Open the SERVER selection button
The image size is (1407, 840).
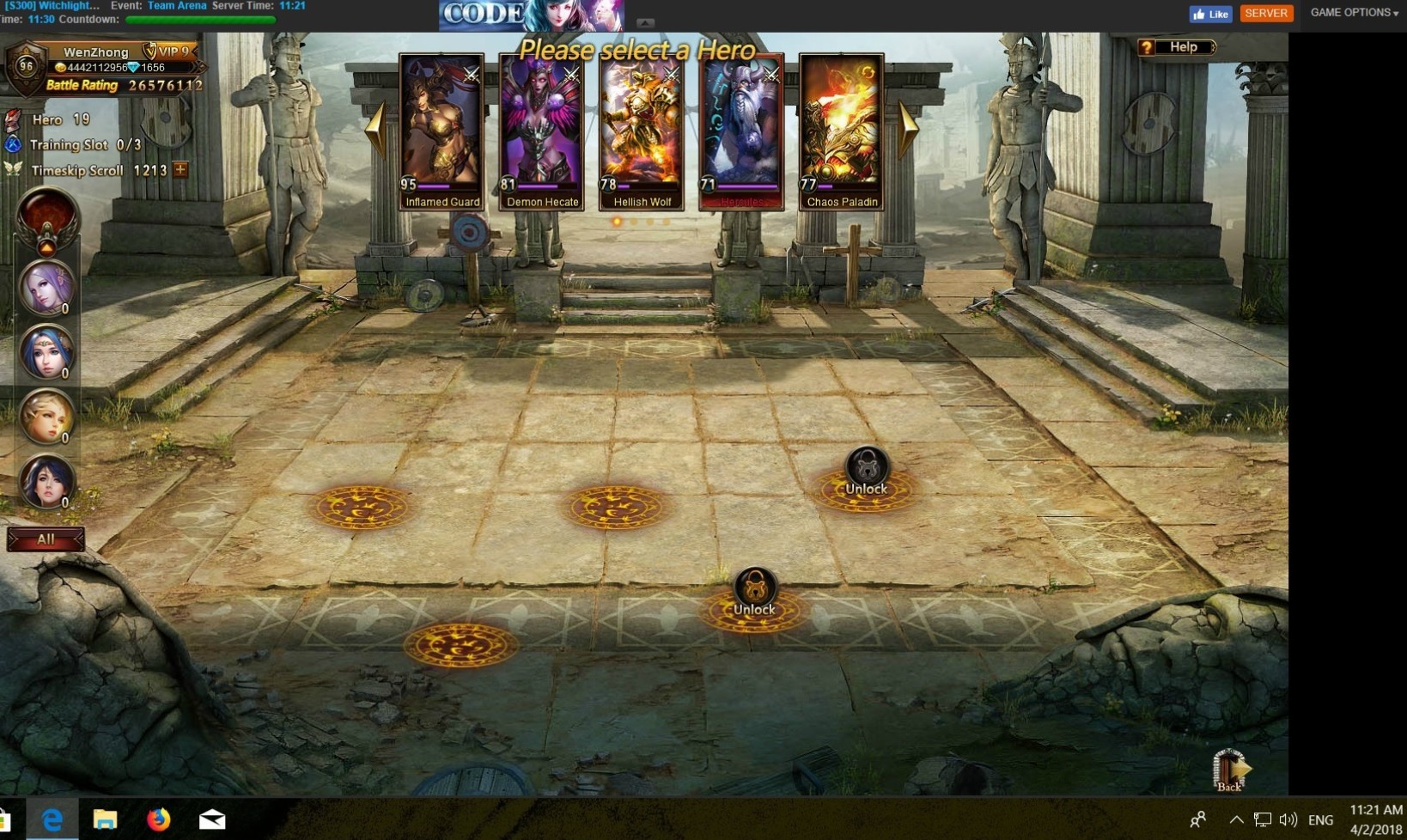click(x=1265, y=13)
